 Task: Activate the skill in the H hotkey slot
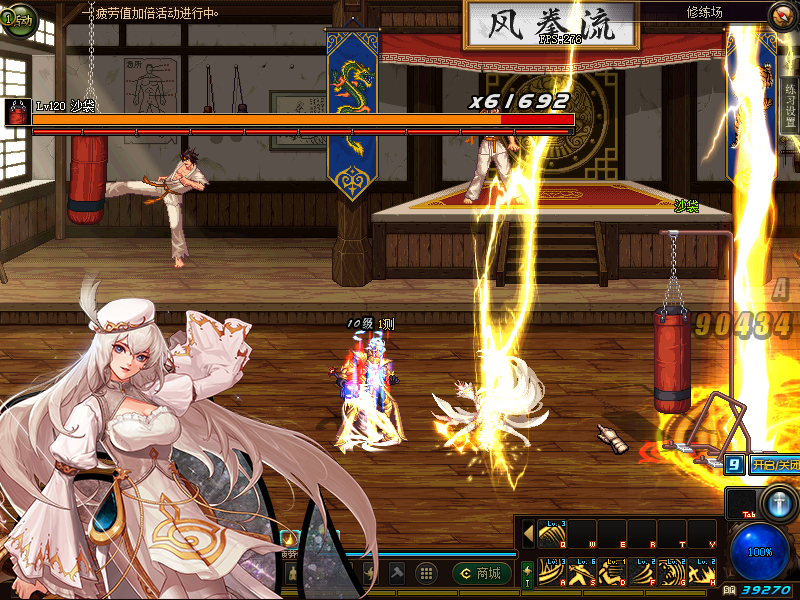click(701, 572)
